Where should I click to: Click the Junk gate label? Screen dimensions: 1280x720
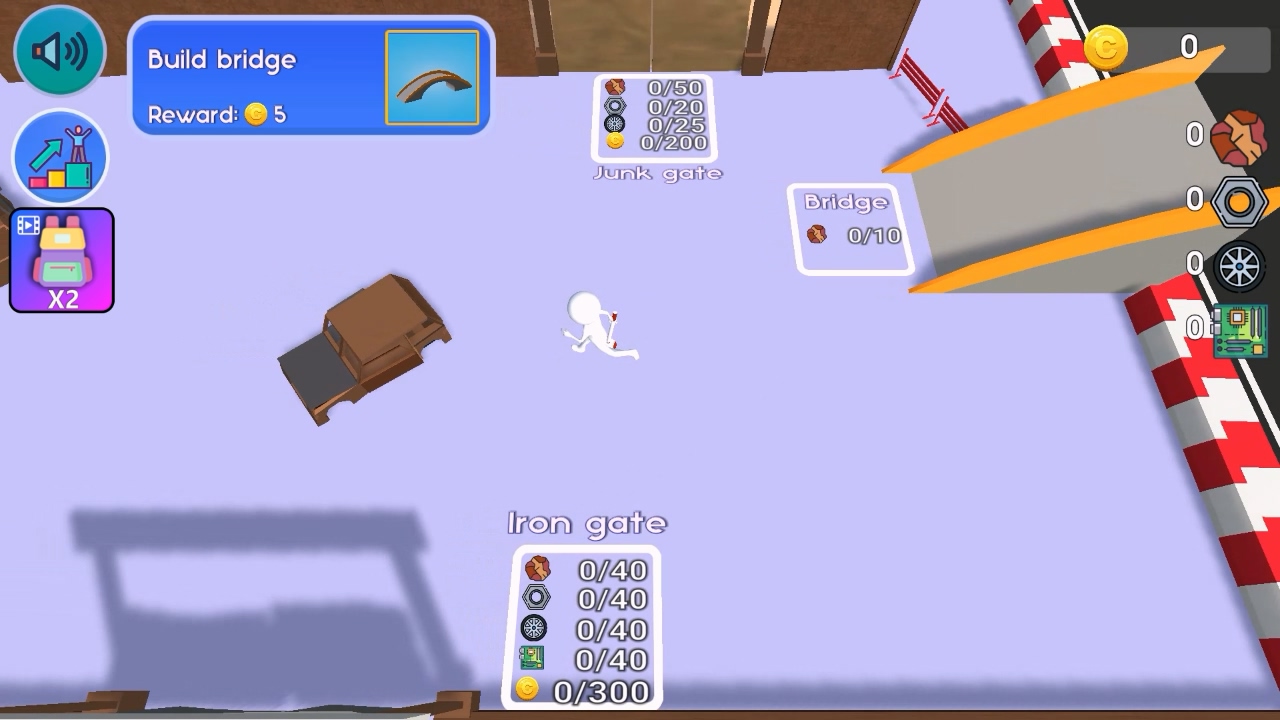point(657,172)
